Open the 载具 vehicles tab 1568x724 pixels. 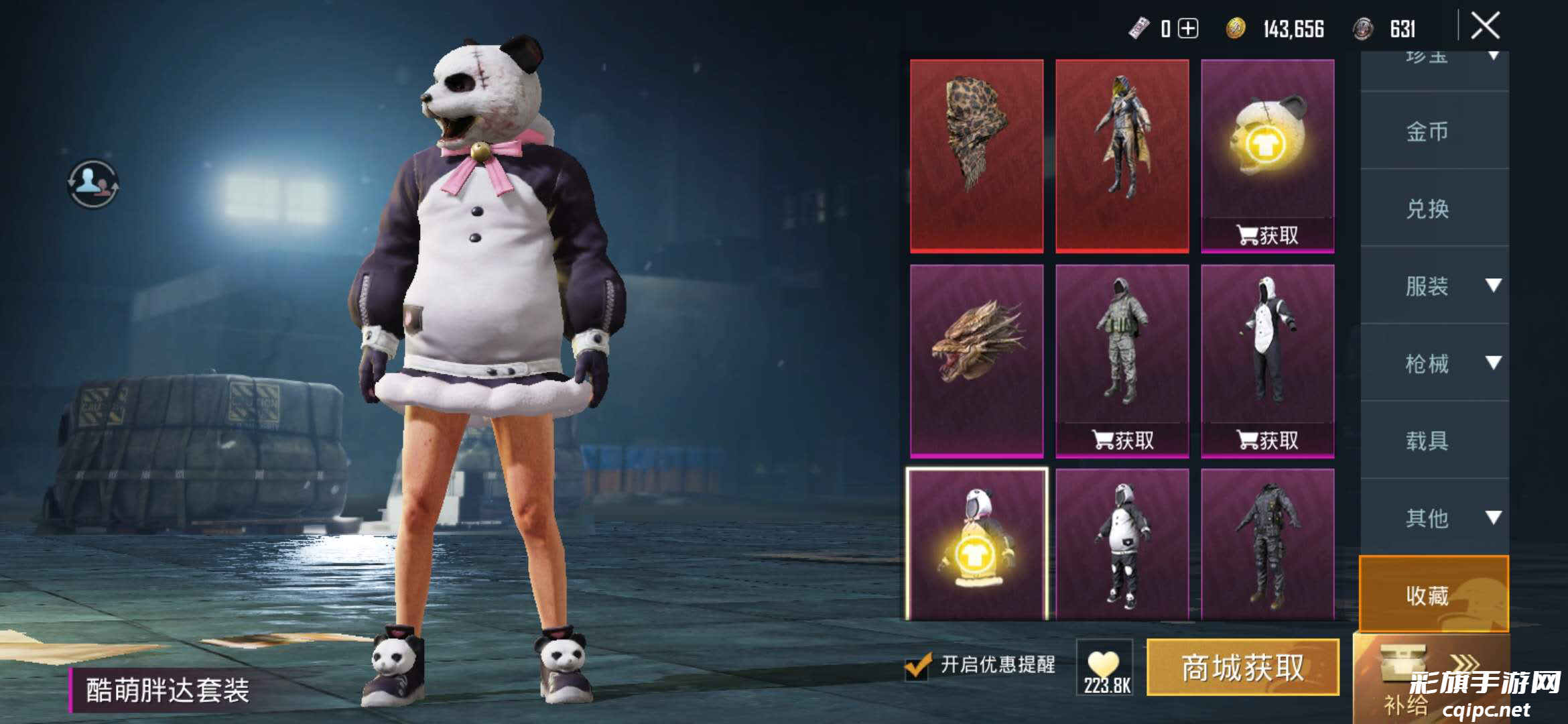tap(1427, 440)
